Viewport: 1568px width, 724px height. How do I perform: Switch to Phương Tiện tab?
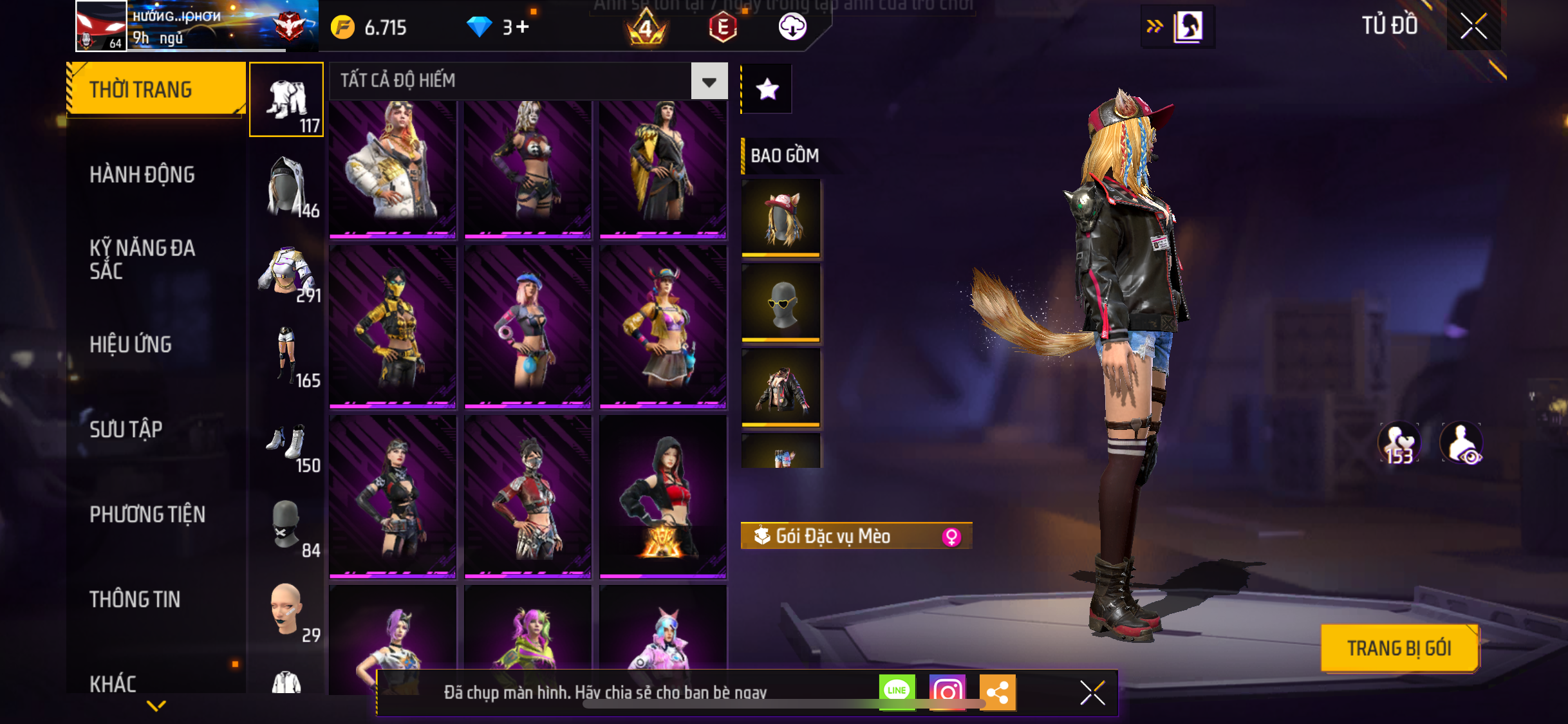[x=147, y=514]
